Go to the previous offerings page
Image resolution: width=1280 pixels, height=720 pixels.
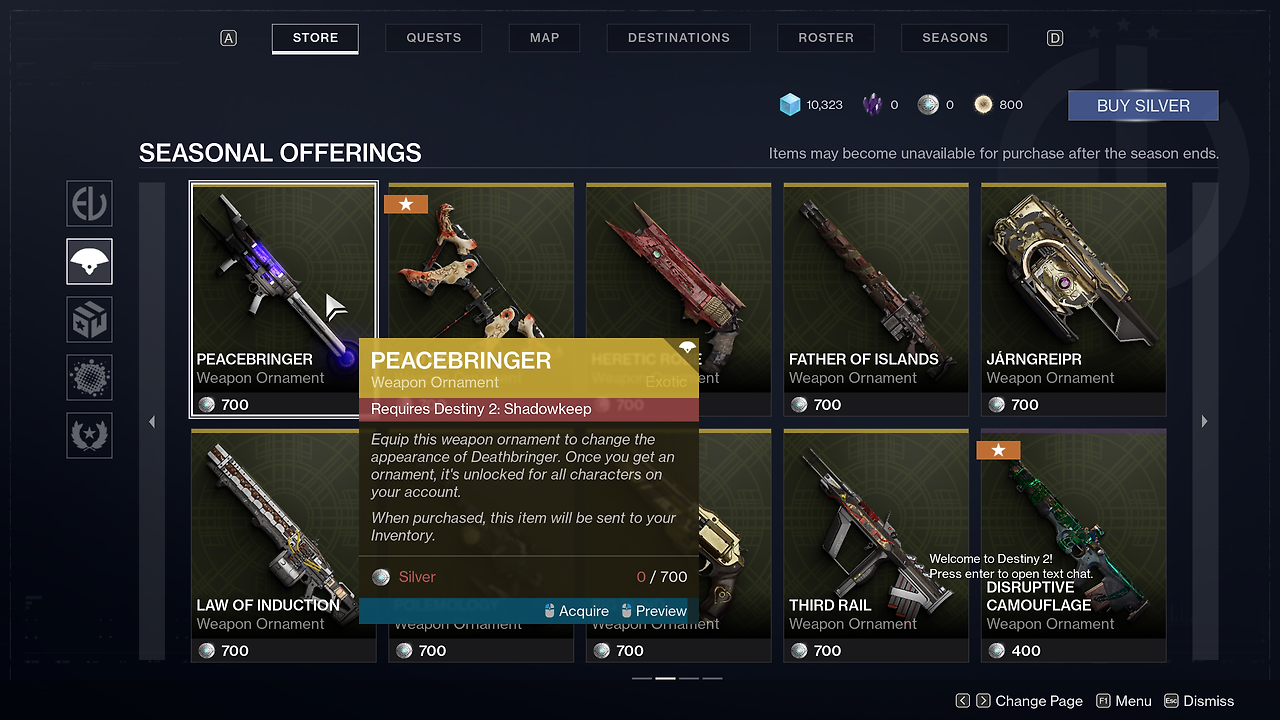(x=152, y=422)
